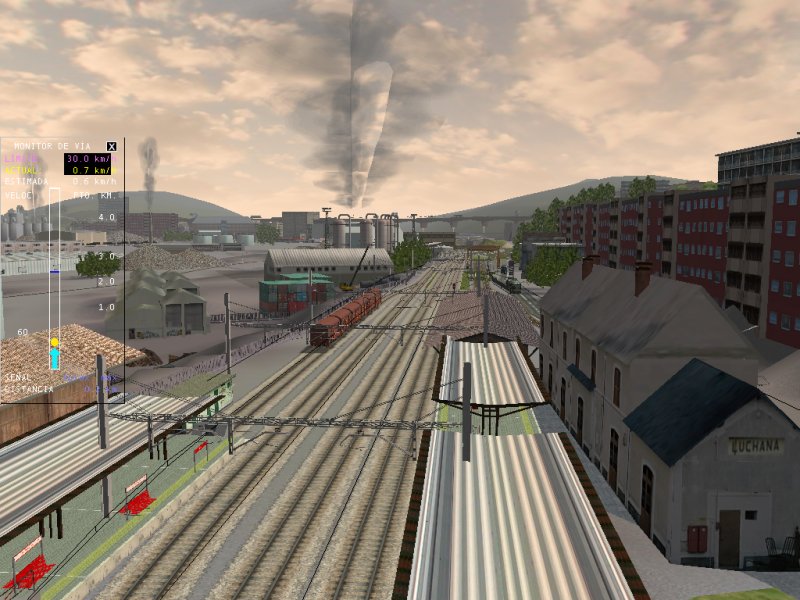This screenshot has height=600, width=800.
Task: Close the Monitor de Via window
Action: pos(112,146)
